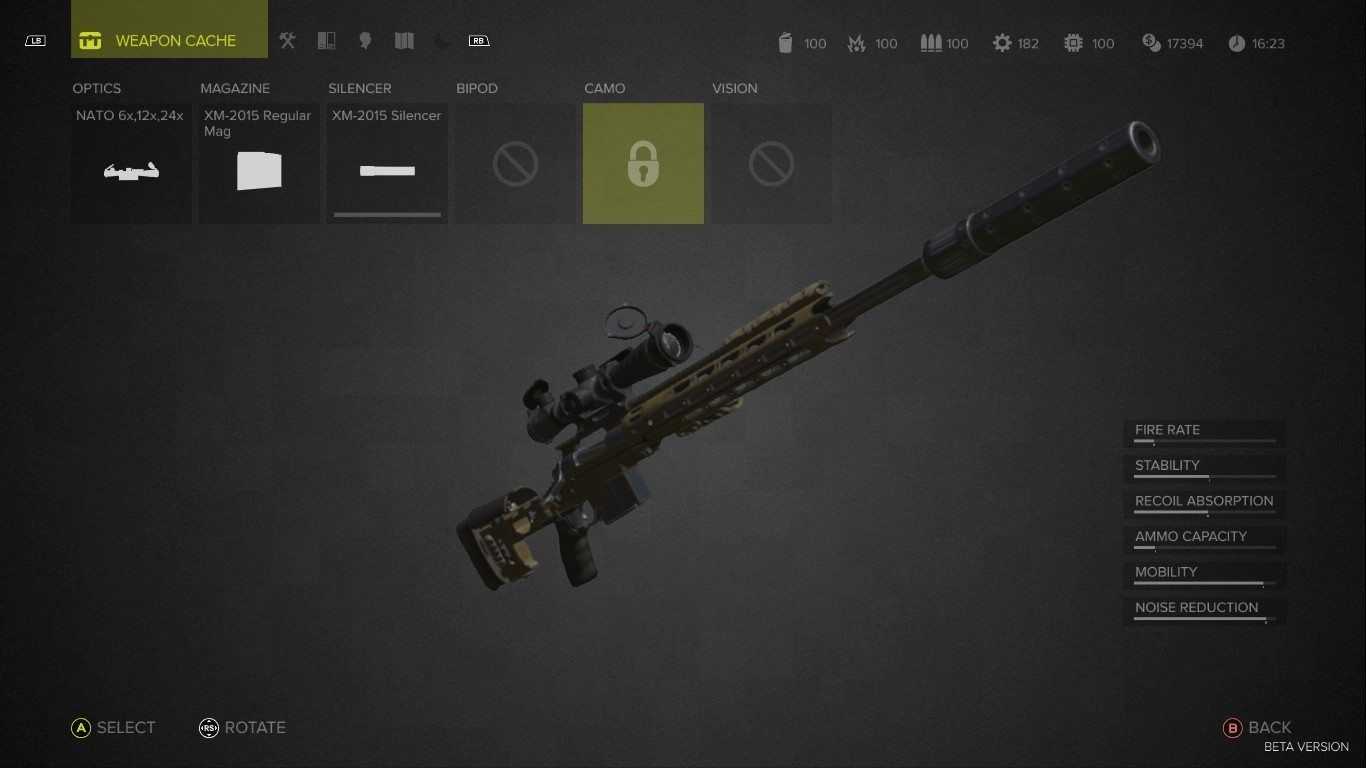Select the NATO 6x,12x,24x optics slot

[x=131, y=164]
